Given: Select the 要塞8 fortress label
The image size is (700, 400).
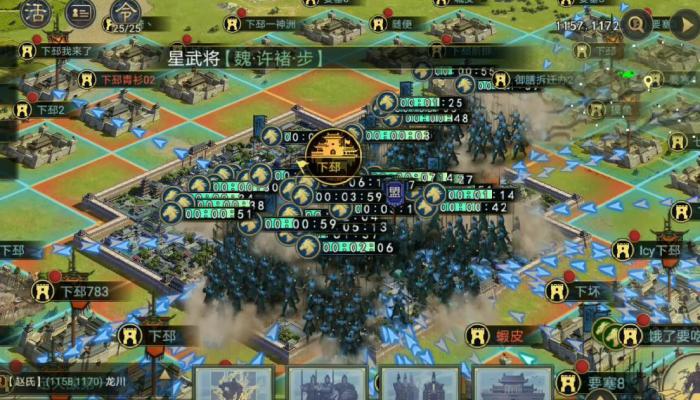Looking at the screenshot, I should point(605,382).
